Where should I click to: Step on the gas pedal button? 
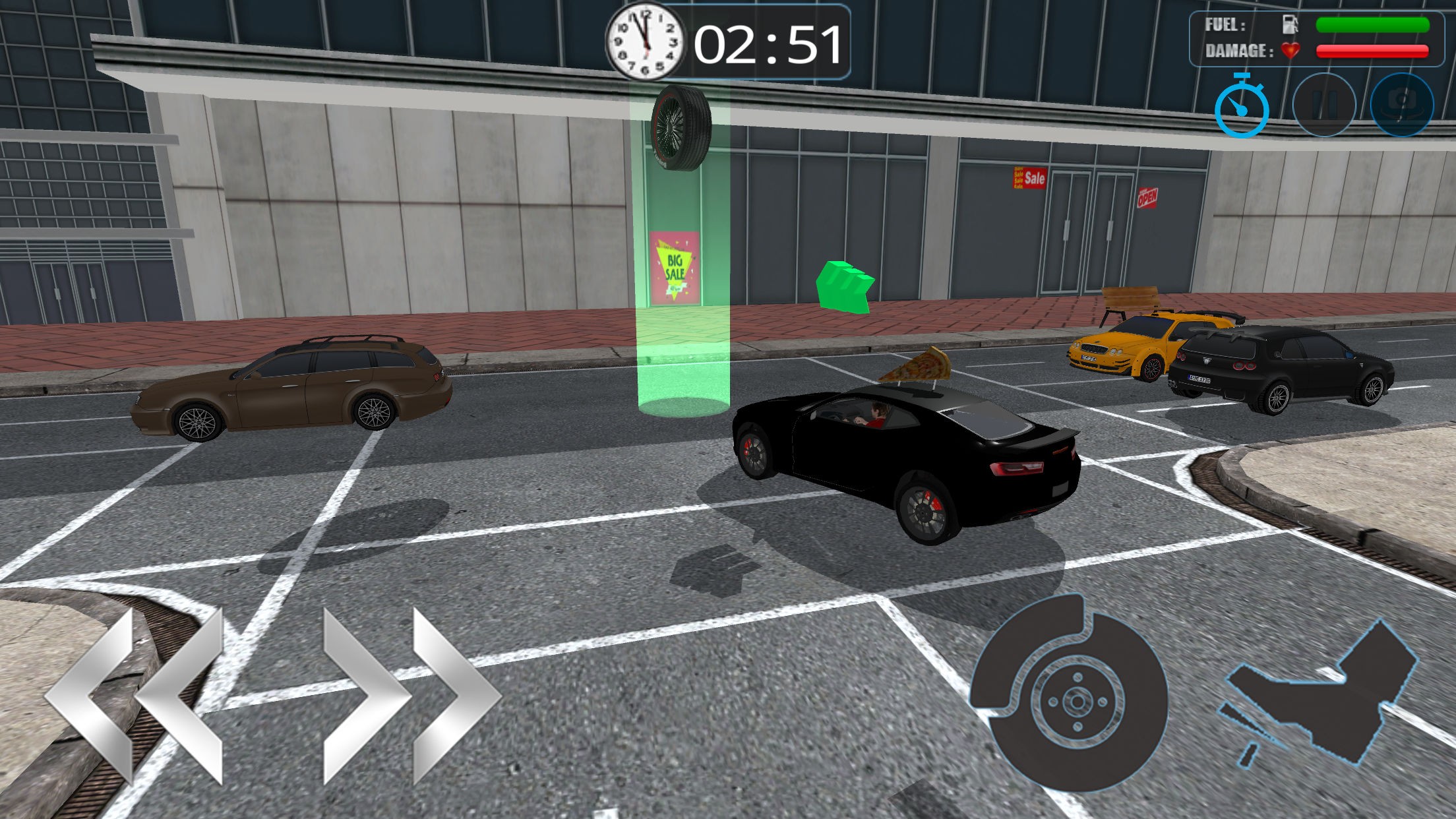[x=1319, y=692]
